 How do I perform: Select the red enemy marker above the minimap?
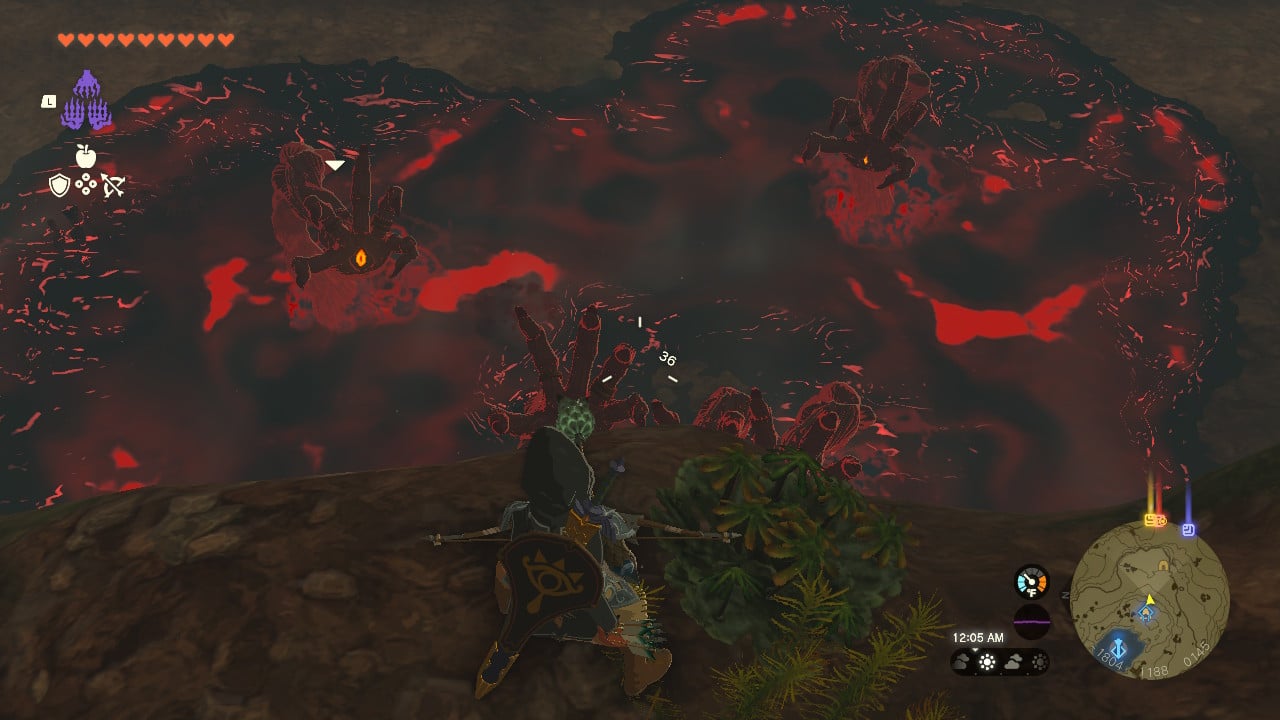pos(1161,520)
